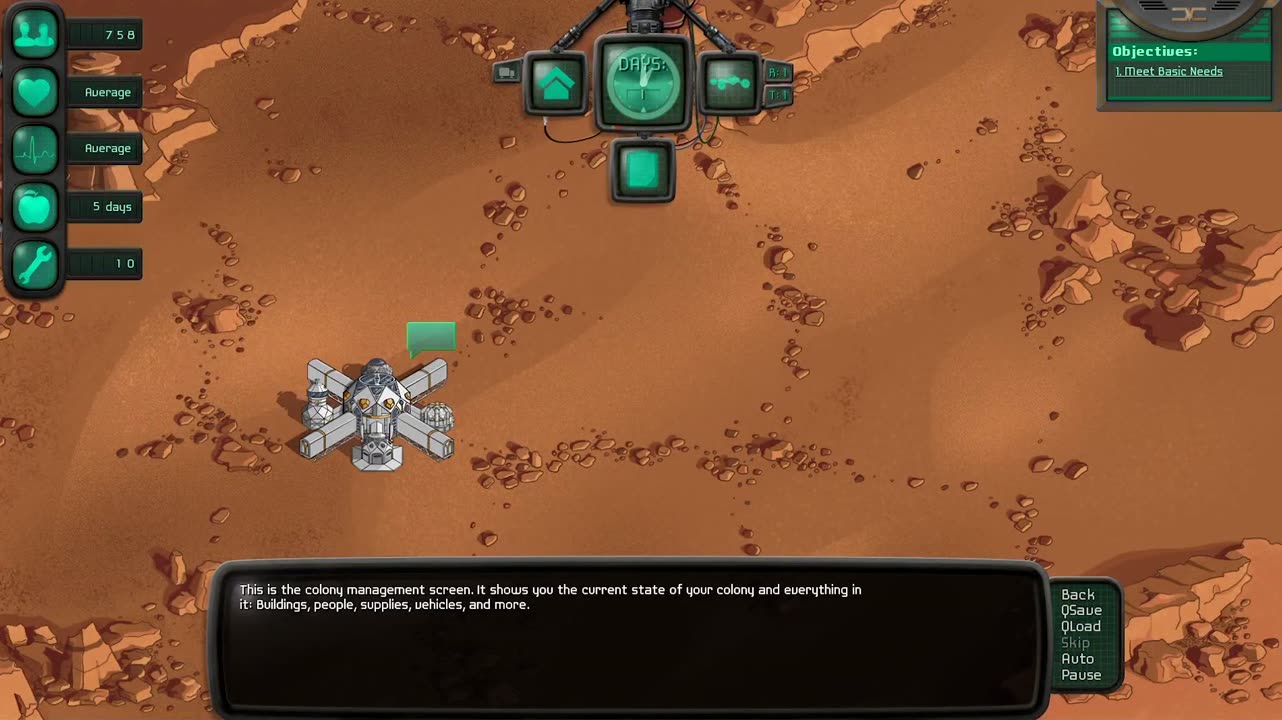Open the population icon with two people
This screenshot has height=720, width=1282.
coord(35,35)
